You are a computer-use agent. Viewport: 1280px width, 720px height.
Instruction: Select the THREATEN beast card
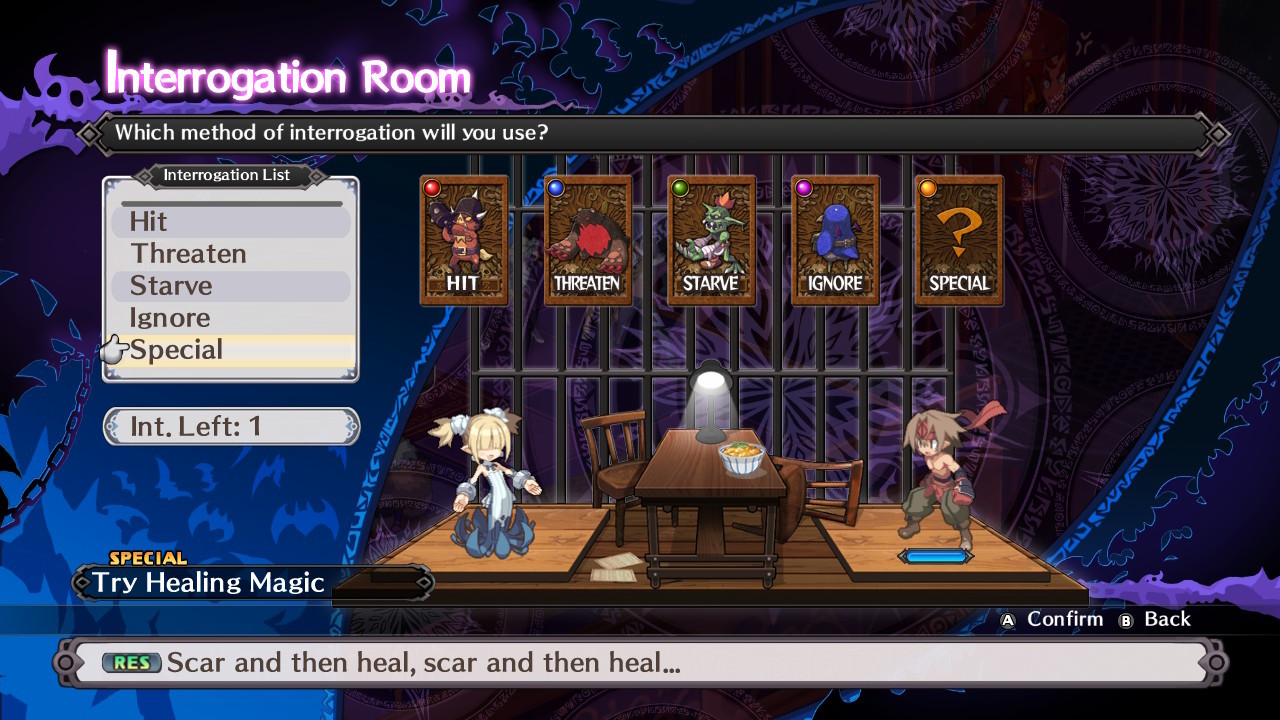(x=588, y=241)
